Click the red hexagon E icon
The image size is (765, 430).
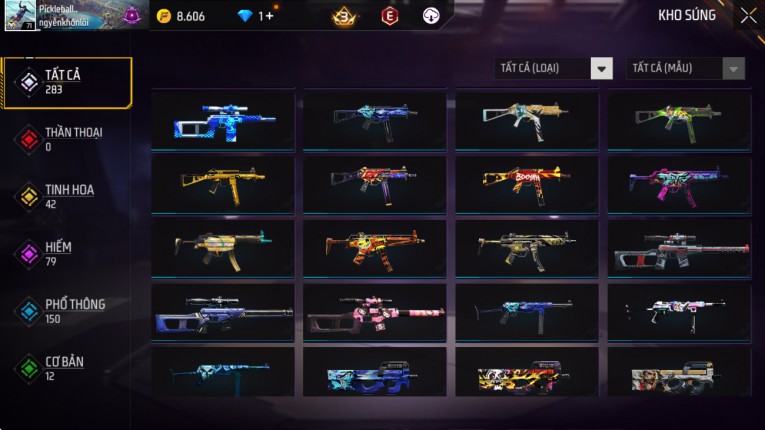[x=390, y=16]
